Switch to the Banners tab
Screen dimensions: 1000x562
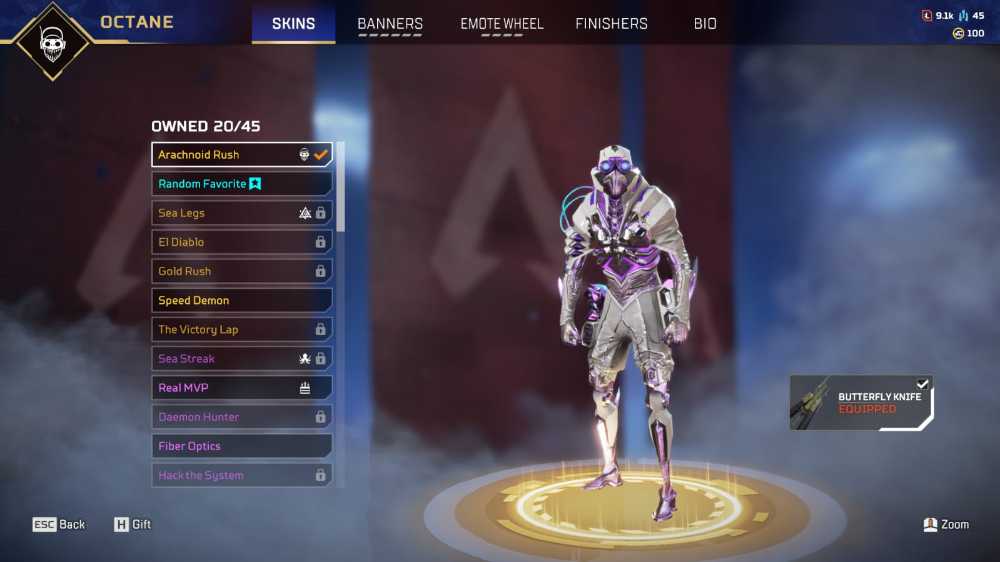[390, 23]
